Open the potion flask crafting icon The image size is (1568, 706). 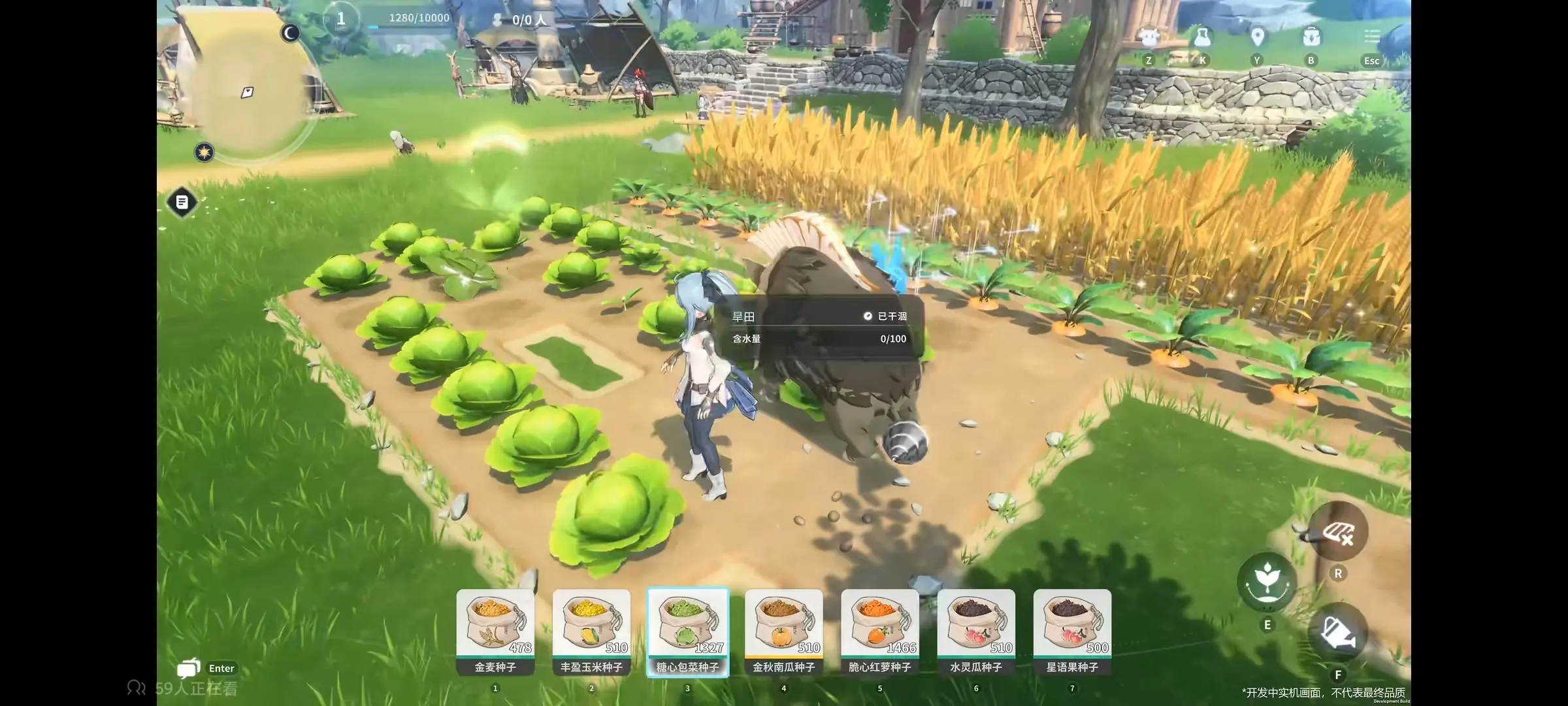tap(1202, 38)
